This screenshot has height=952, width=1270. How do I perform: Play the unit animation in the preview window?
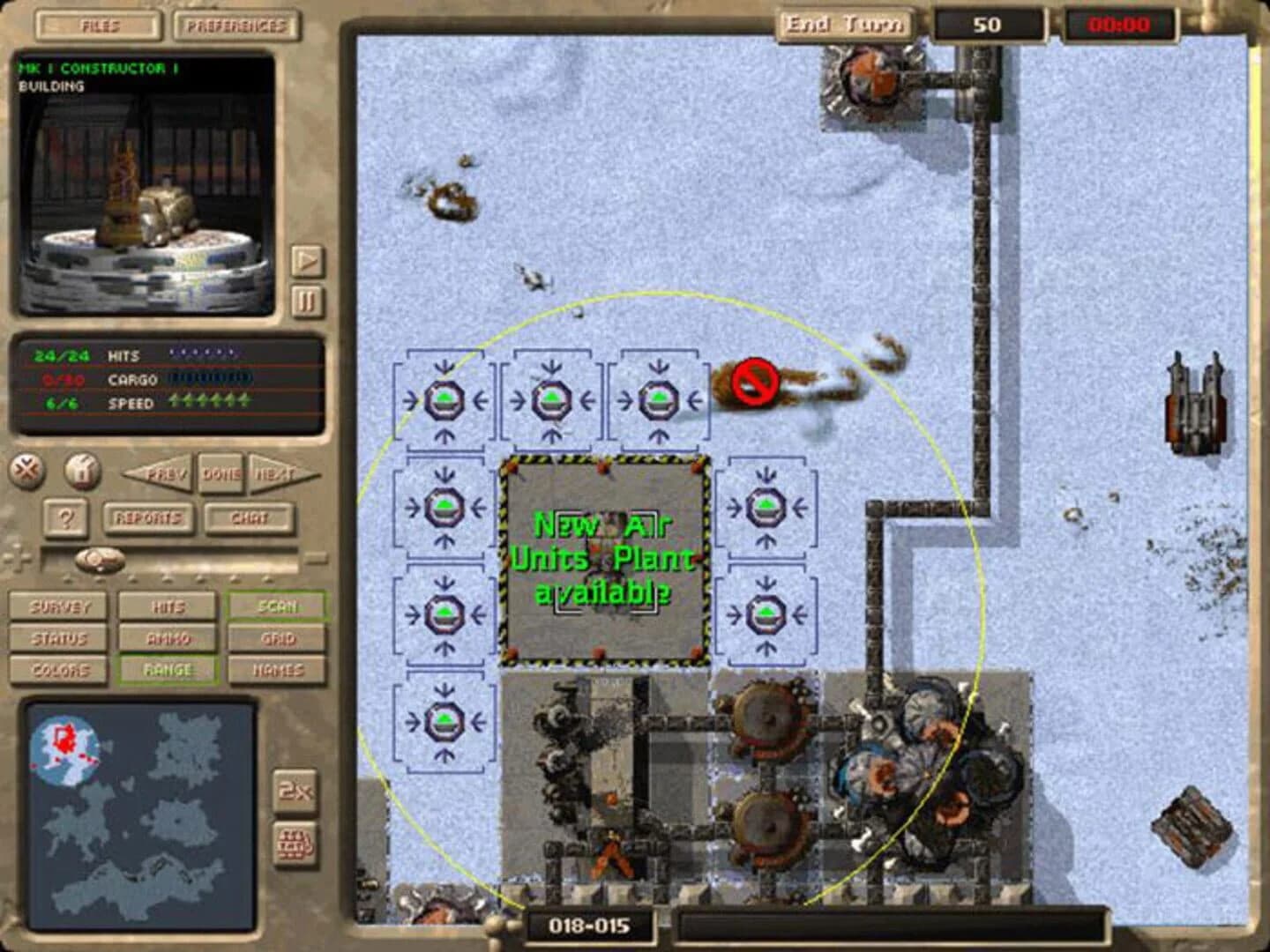coord(308,260)
